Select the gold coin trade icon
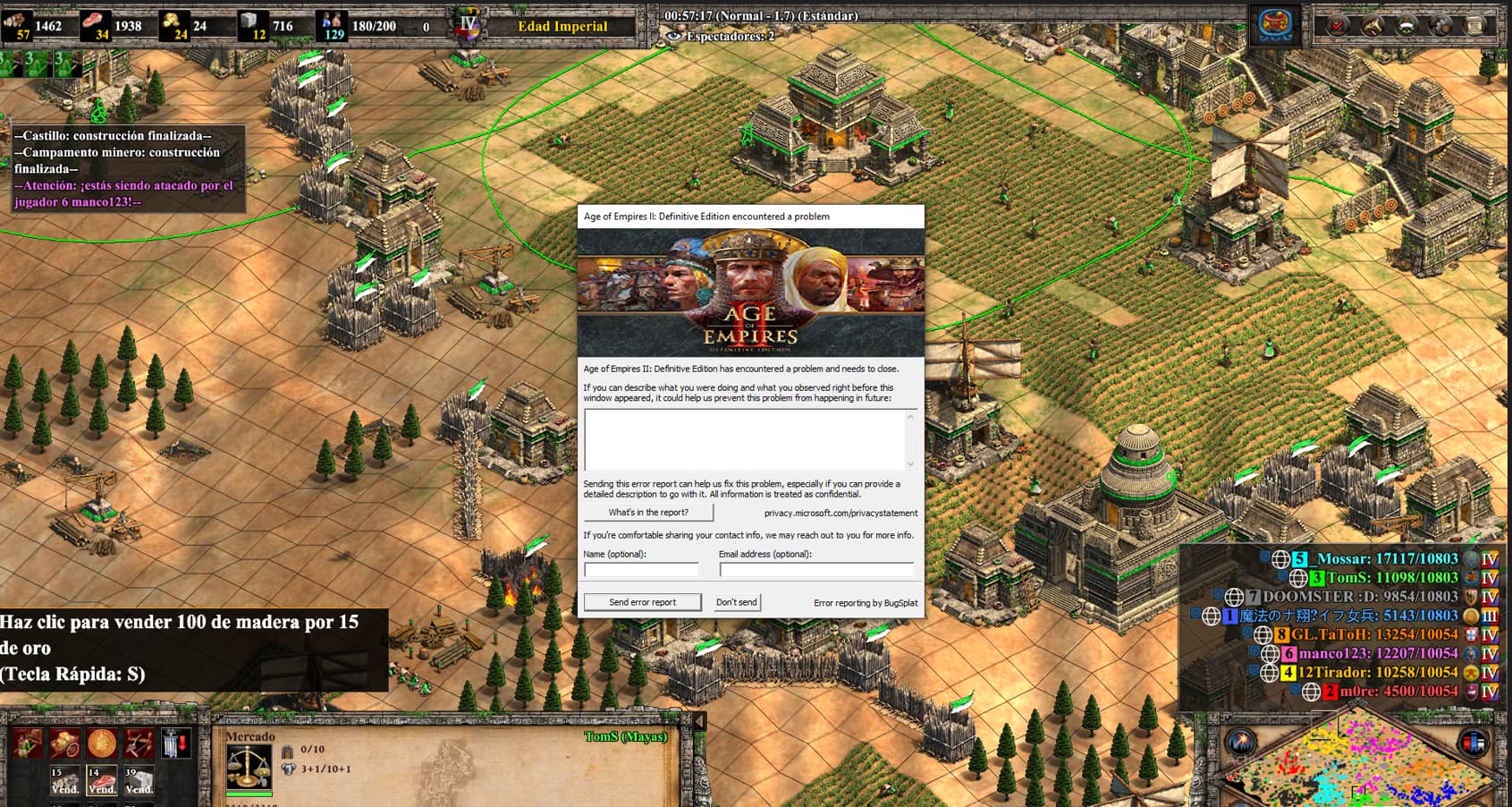The image size is (1512, 807). click(x=102, y=743)
